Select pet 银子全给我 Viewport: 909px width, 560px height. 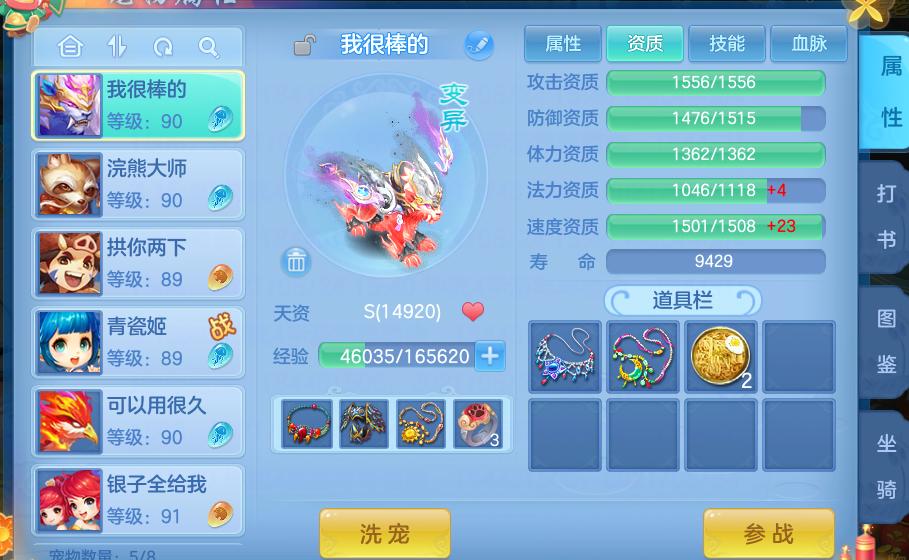[x=138, y=499]
